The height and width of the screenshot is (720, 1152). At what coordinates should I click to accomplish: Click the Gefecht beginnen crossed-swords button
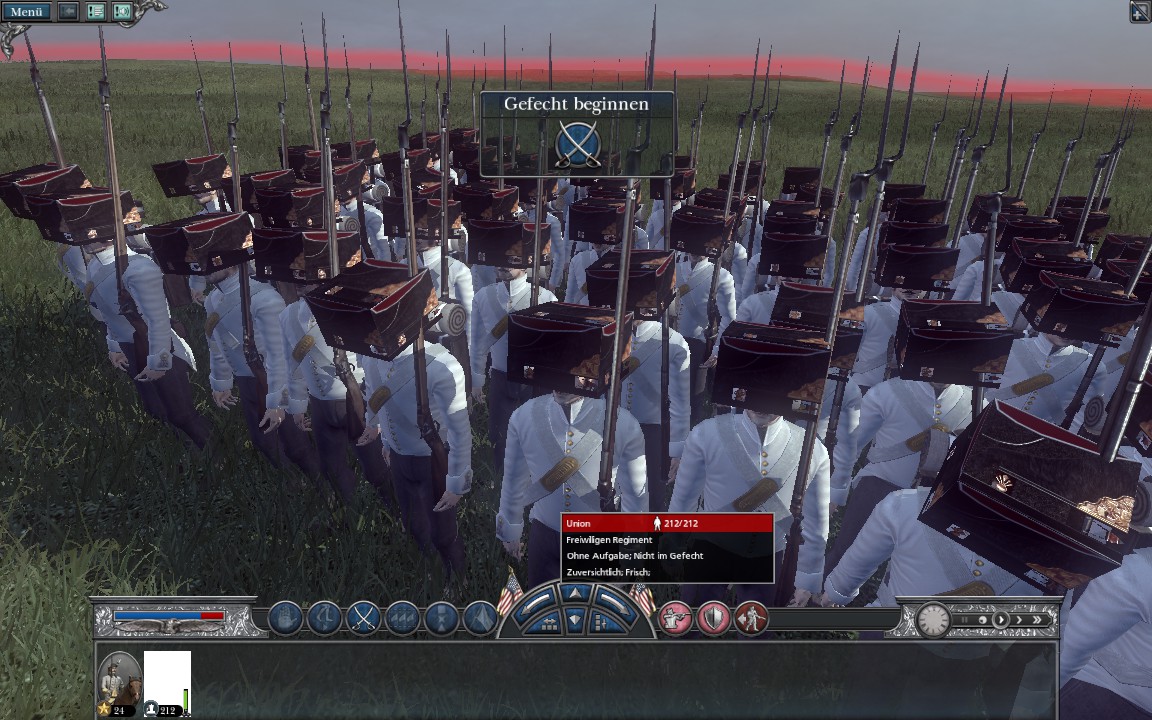[x=577, y=144]
